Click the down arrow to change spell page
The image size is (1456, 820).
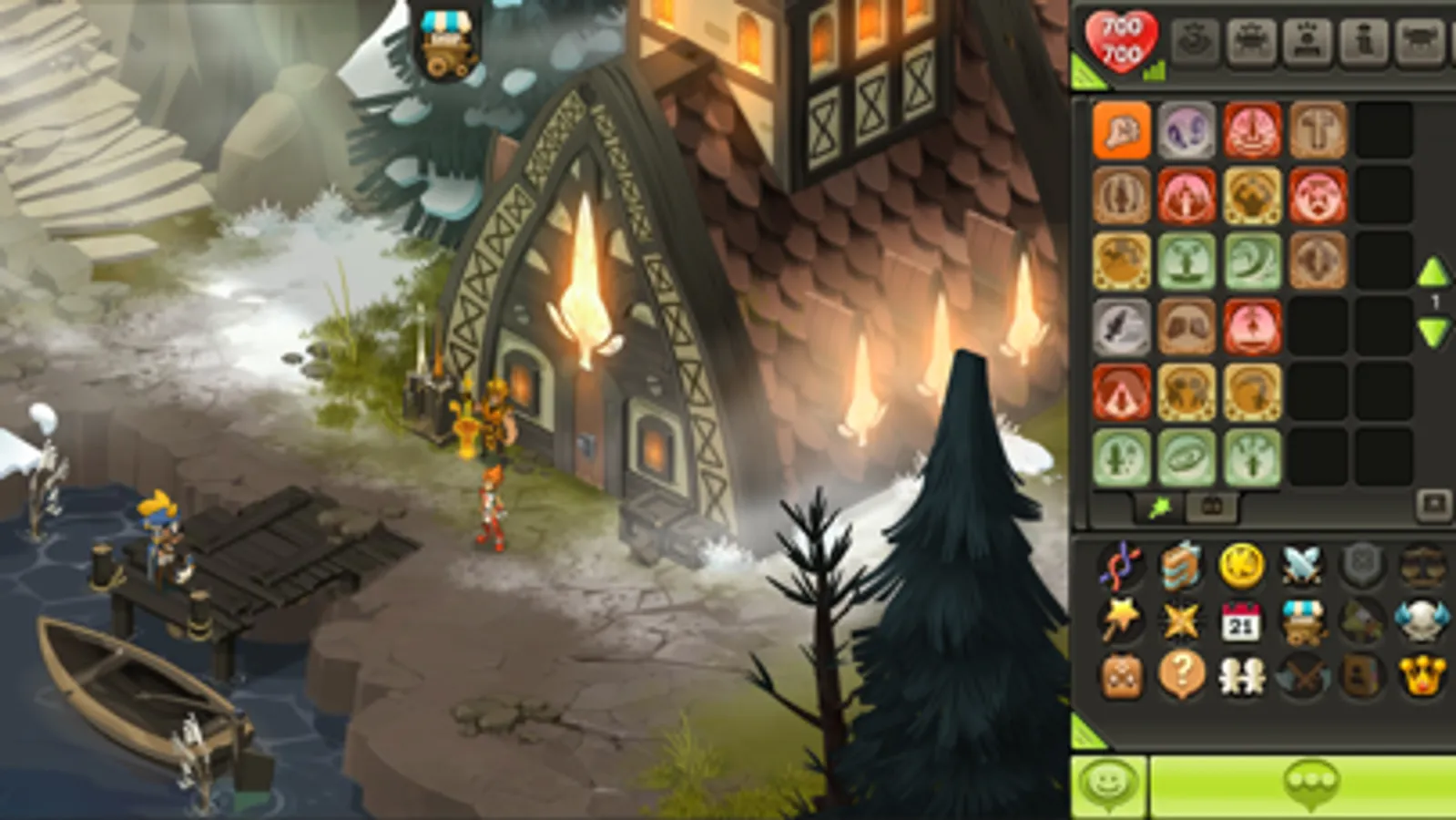point(1433,330)
